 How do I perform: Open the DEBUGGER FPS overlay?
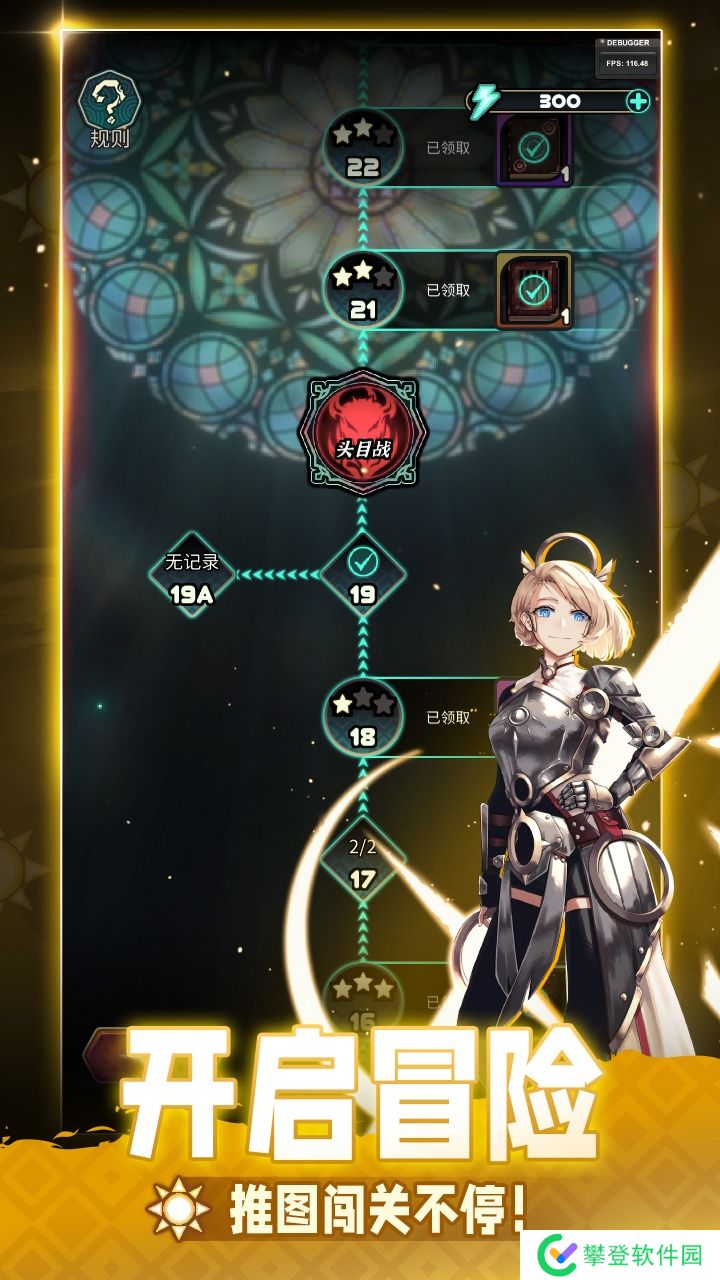click(627, 55)
